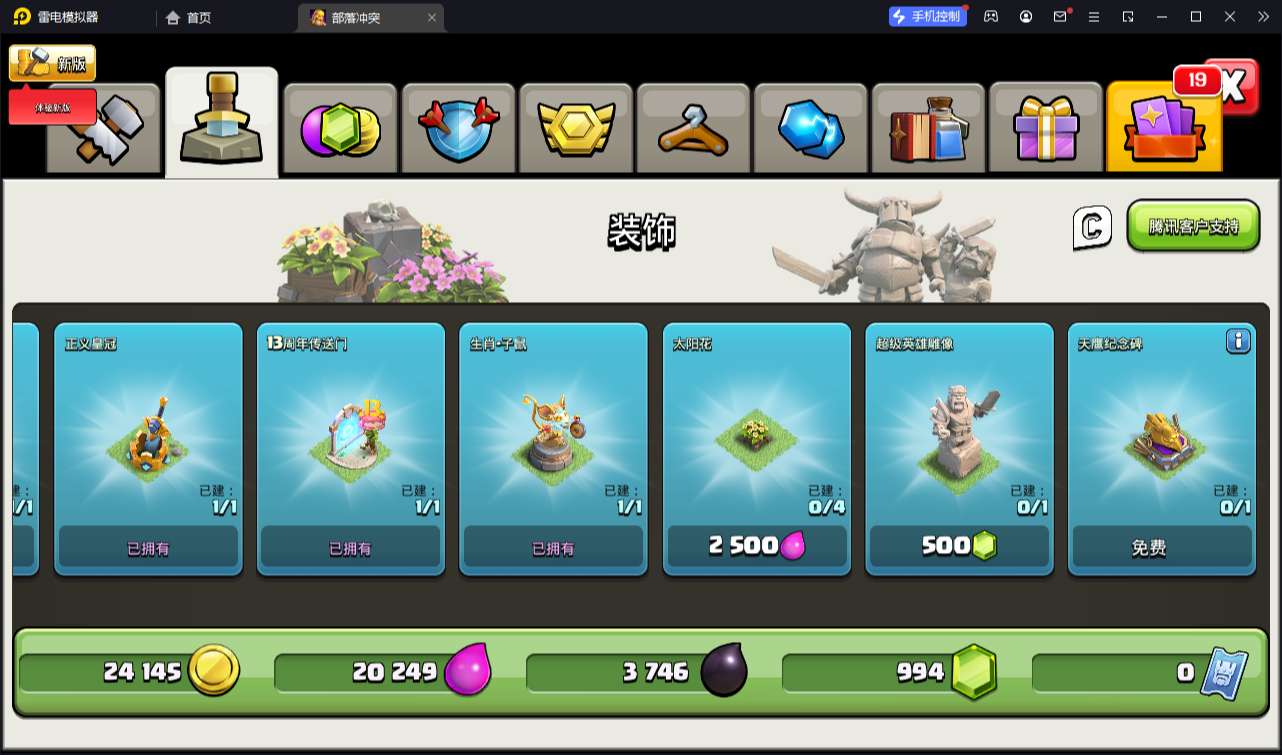Claim the free 天鹰纪念碑 decoration

point(1161,547)
